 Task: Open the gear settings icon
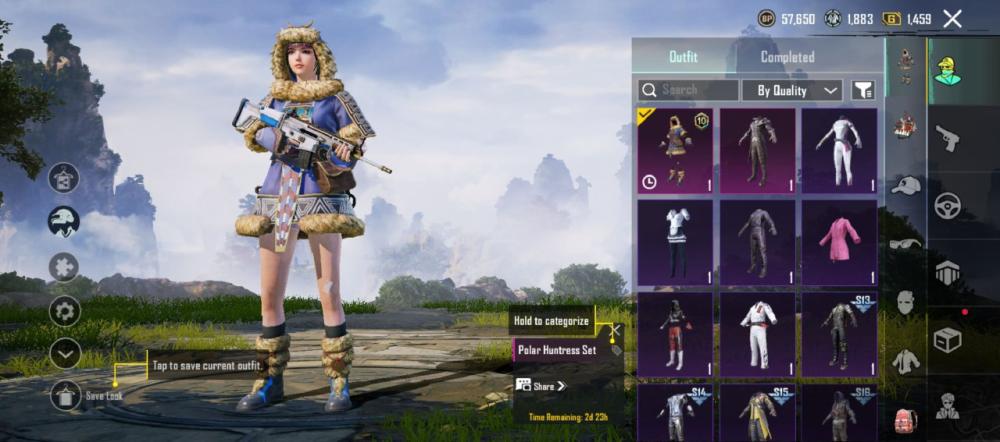(65, 310)
